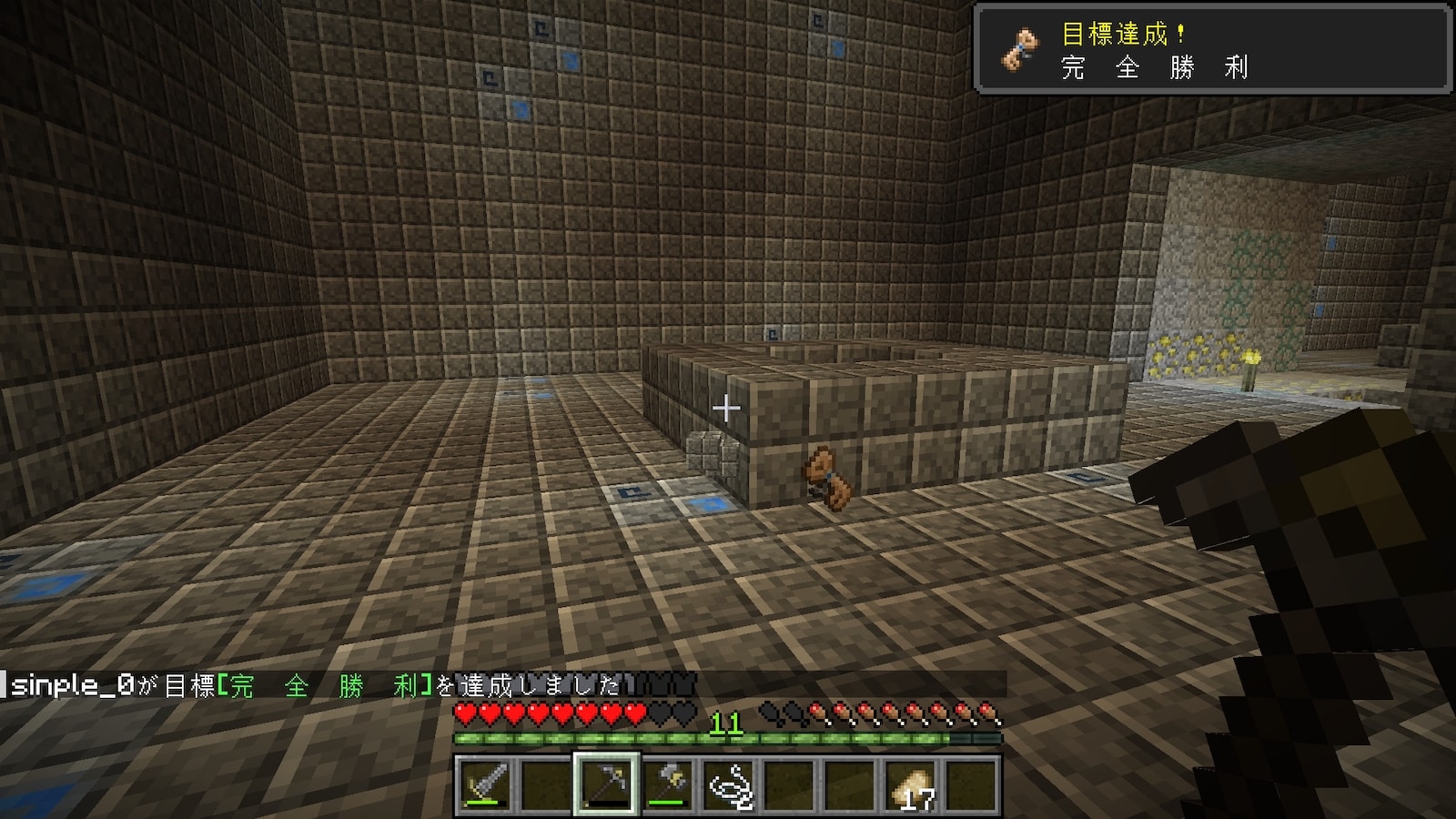Select the white string hotbar slot
This screenshot has height=819, width=1456.
[728, 784]
